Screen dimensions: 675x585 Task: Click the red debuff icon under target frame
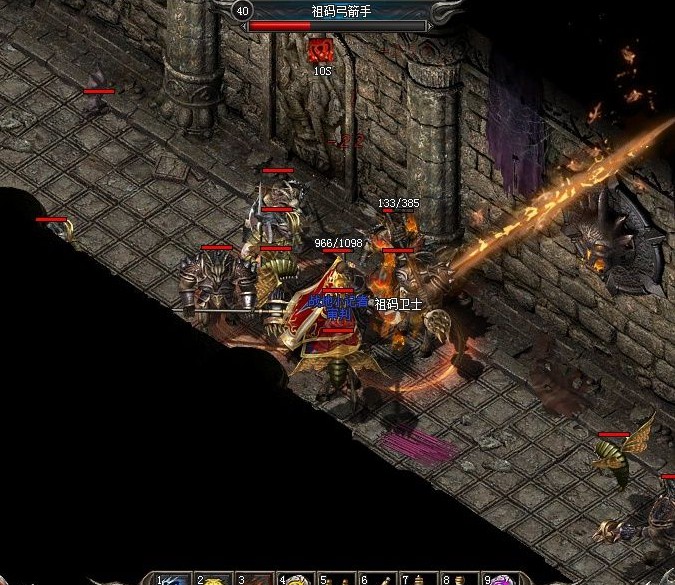pos(320,50)
